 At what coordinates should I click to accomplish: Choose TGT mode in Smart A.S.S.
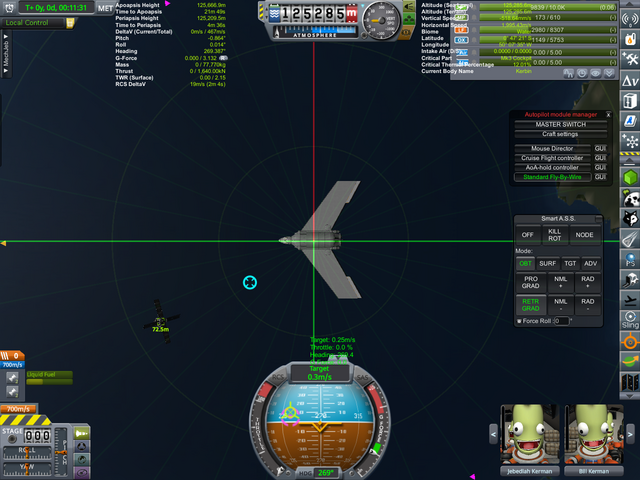click(x=569, y=264)
